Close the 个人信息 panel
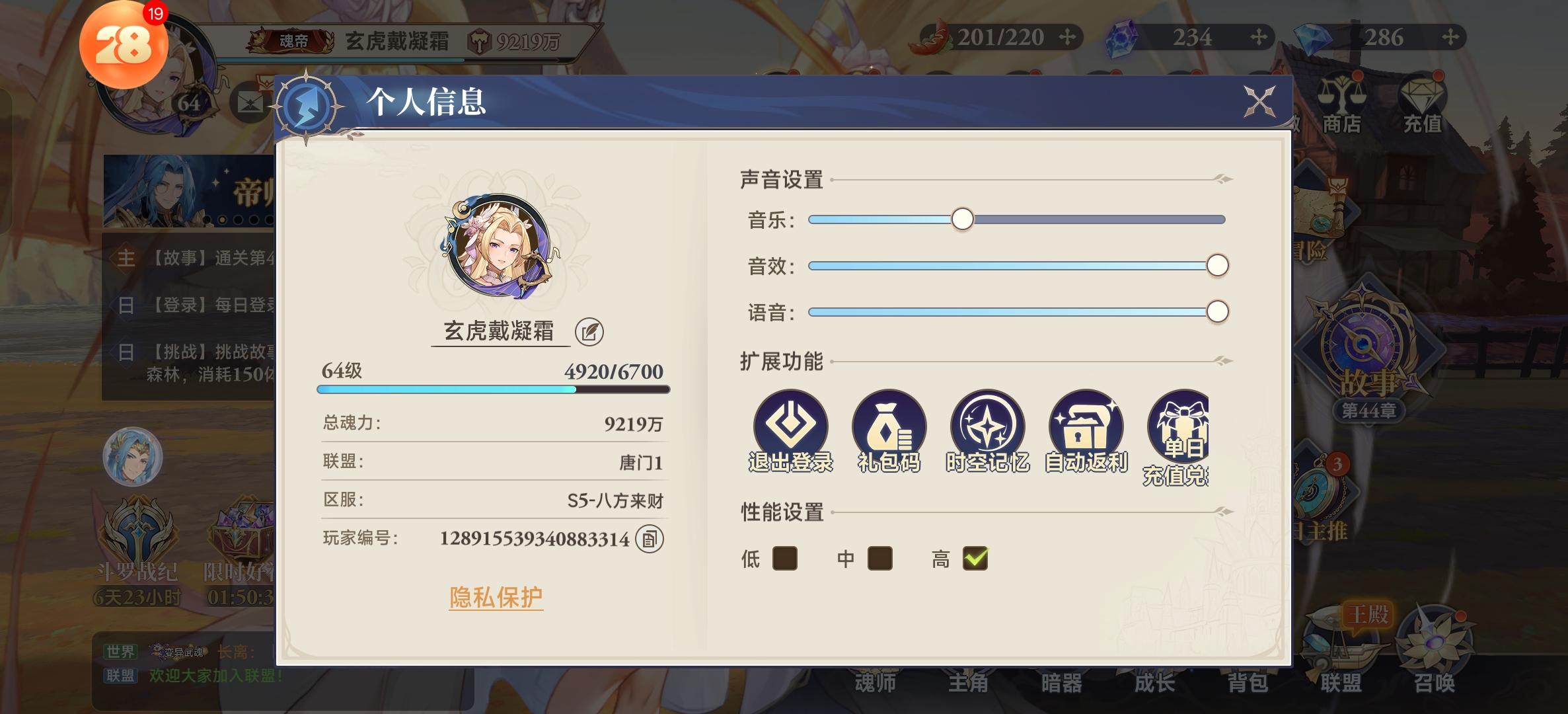 tap(1259, 102)
